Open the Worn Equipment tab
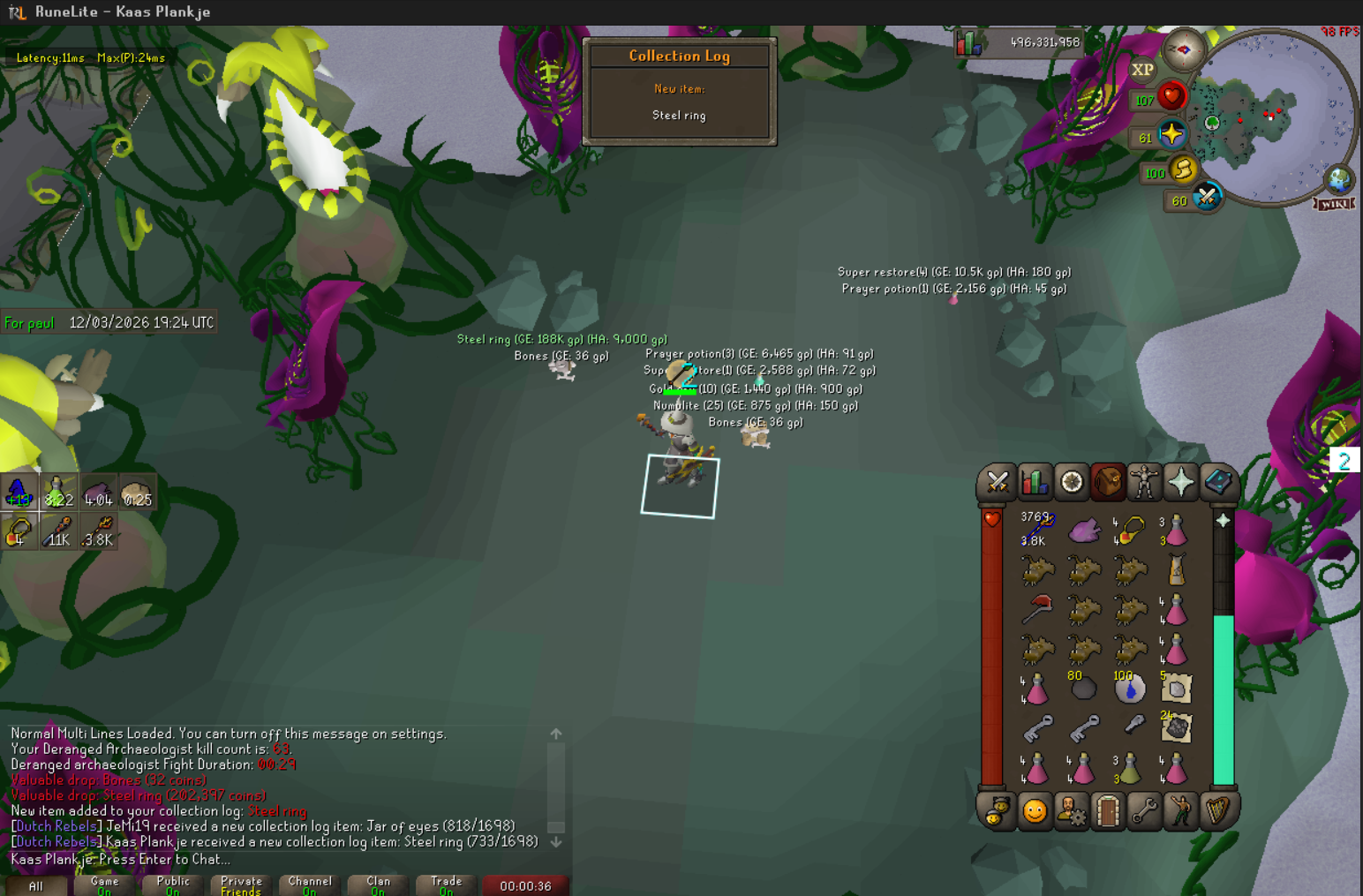 pyautogui.click(x=1144, y=482)
